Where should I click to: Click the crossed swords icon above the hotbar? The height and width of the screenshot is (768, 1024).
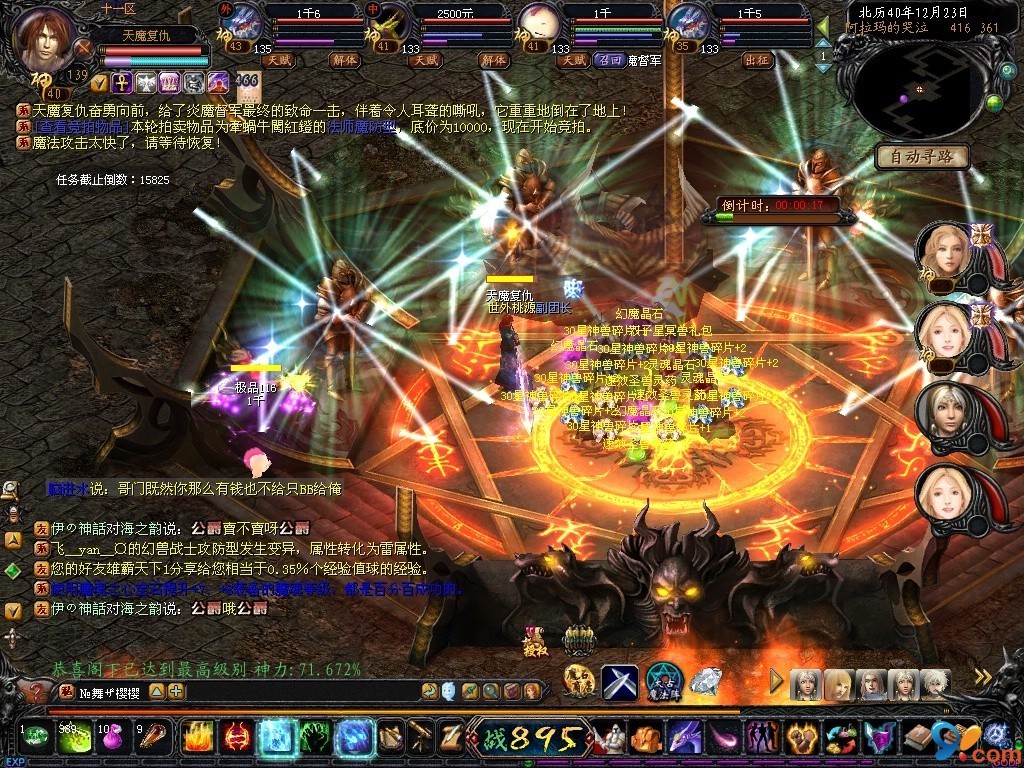pos(620,682)
